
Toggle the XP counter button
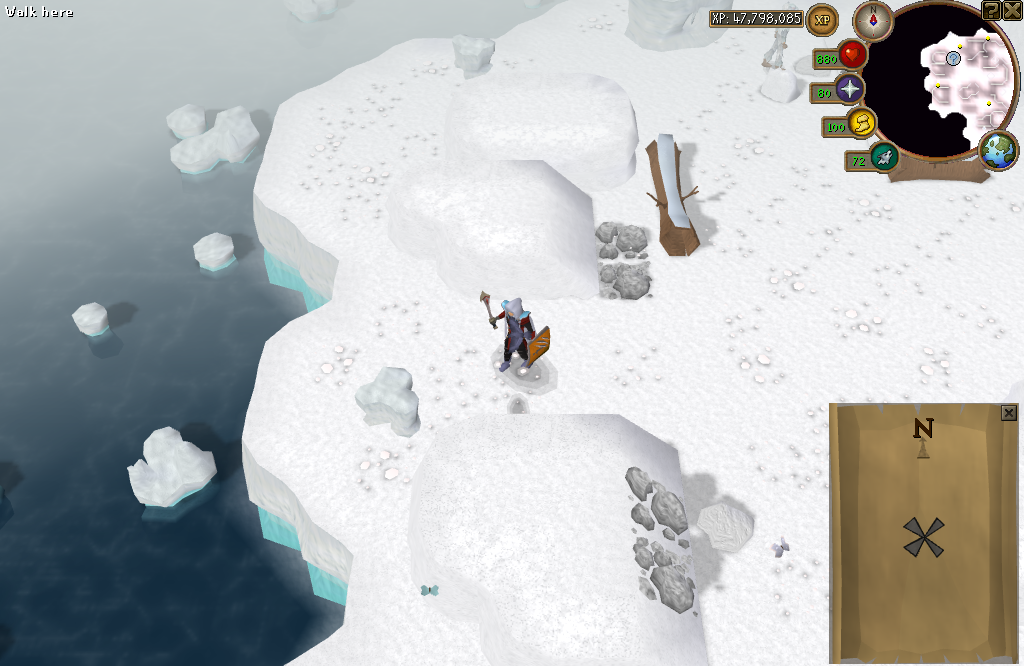pyautogui.click(x=822, y=19)
